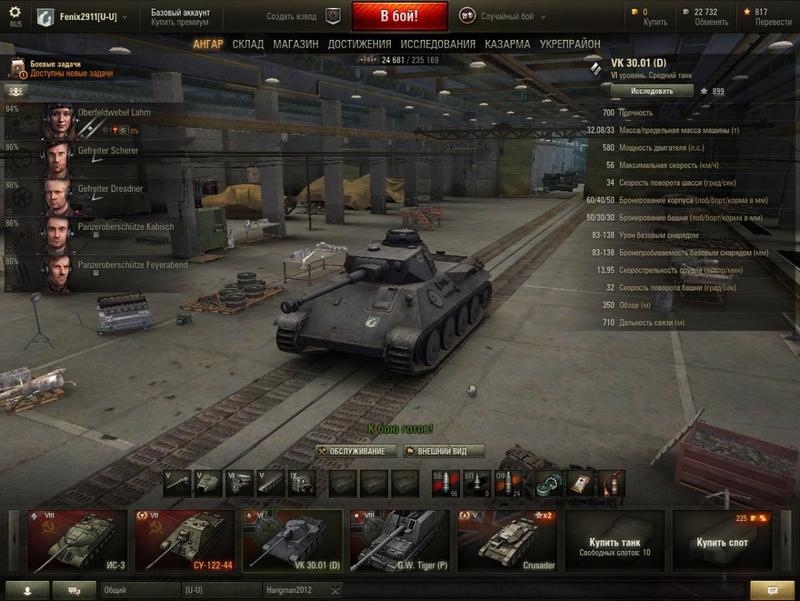Start battle with the red В бой! button
This screenshot has height=601, width=800.
tap(399, 16)
